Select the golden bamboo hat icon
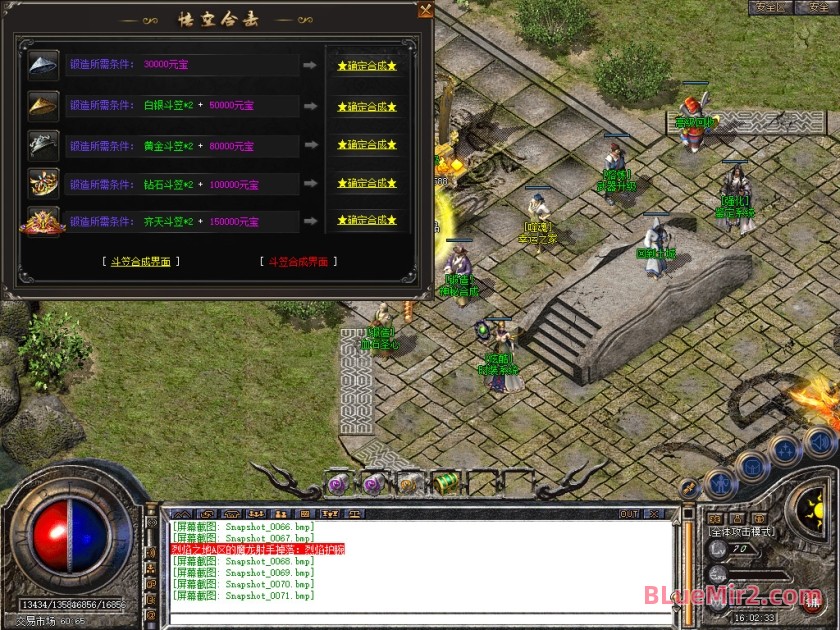840x630 pixels. 43,105
